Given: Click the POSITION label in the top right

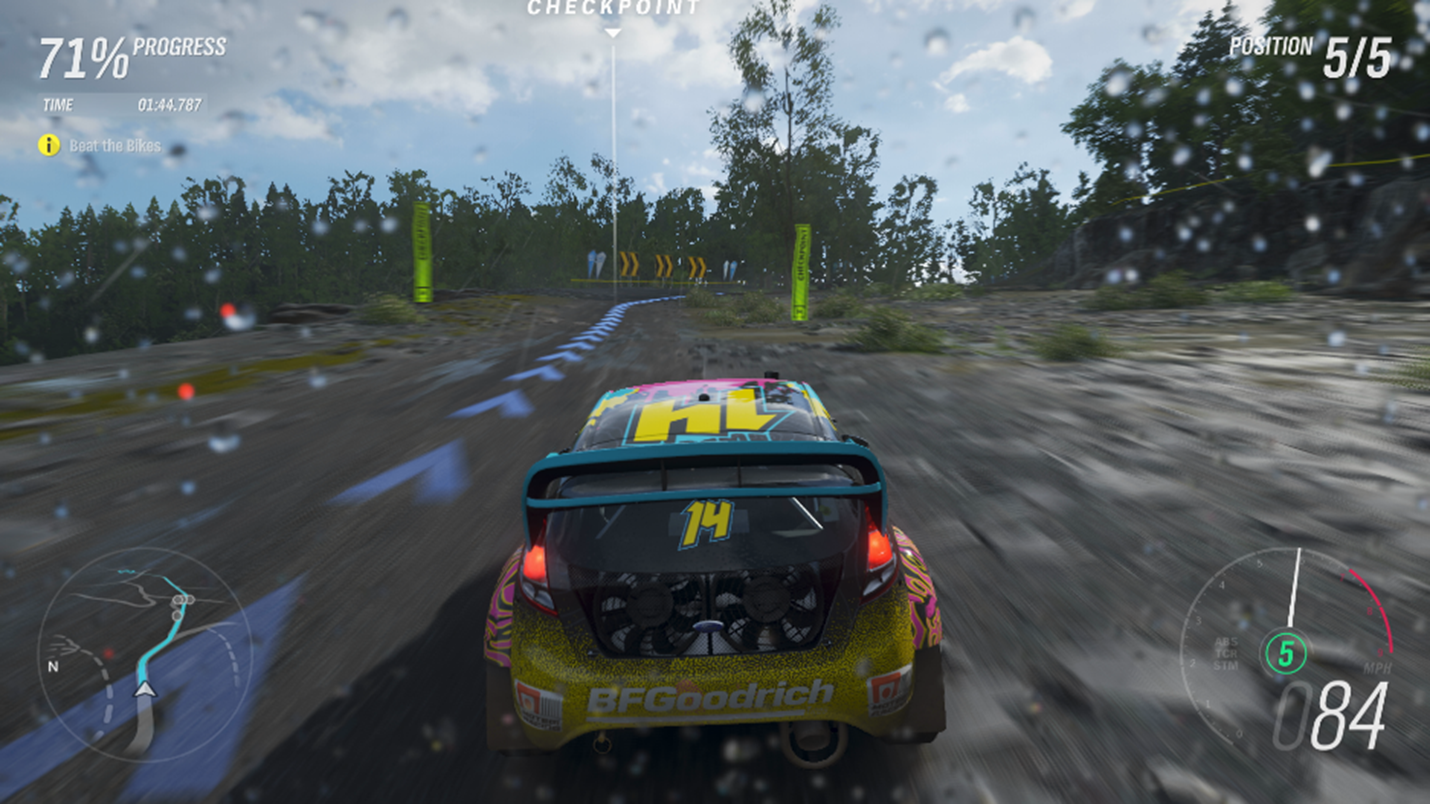Looking at the screenshot, I should tap(1272, 45).
